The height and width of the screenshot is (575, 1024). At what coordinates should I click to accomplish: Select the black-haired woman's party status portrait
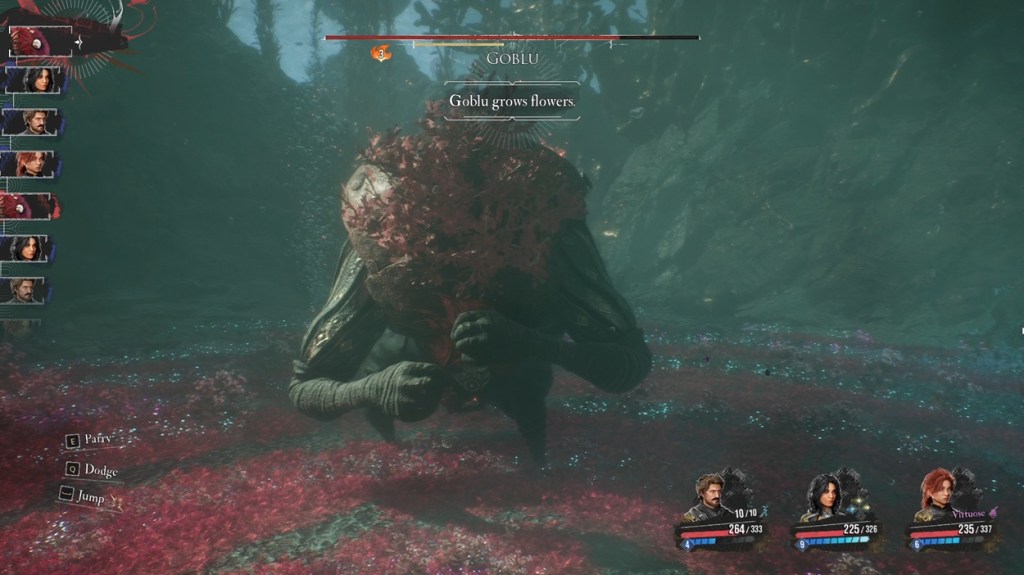[x=827, y=497]
